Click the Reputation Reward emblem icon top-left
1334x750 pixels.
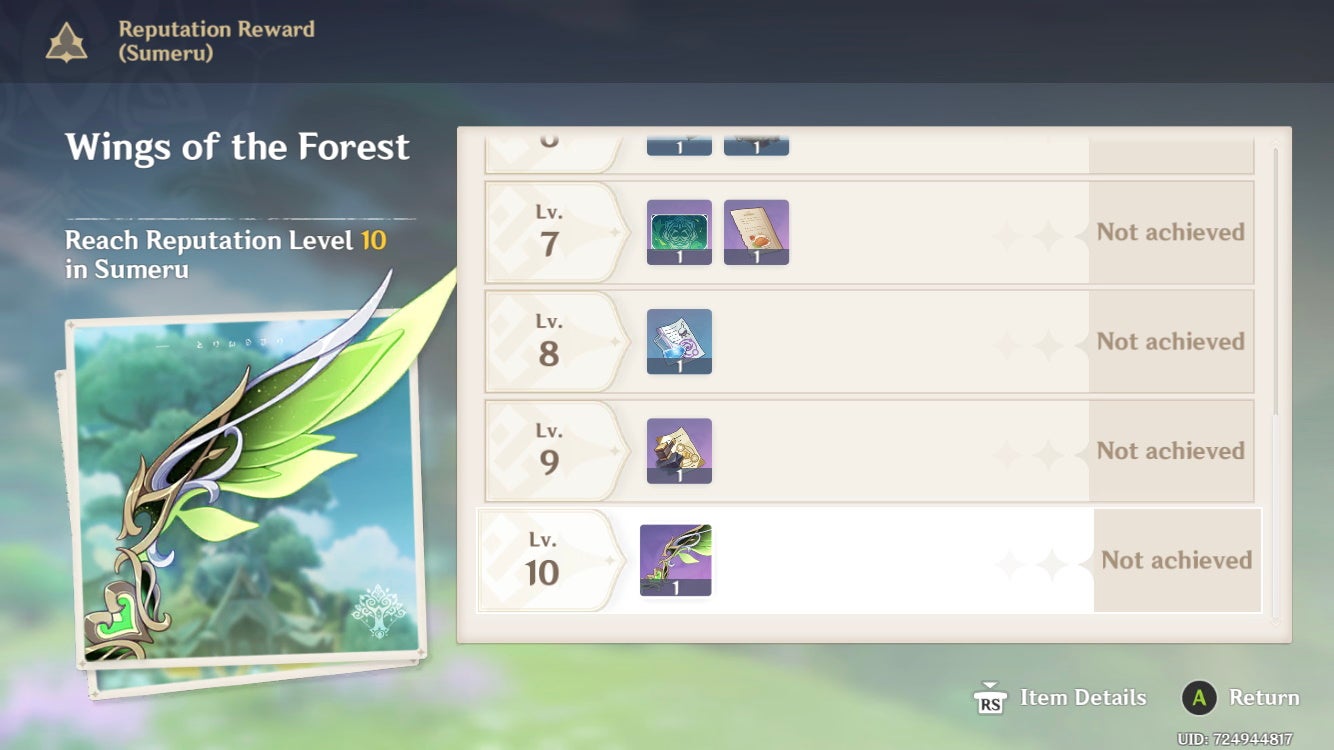pos(64,42)
